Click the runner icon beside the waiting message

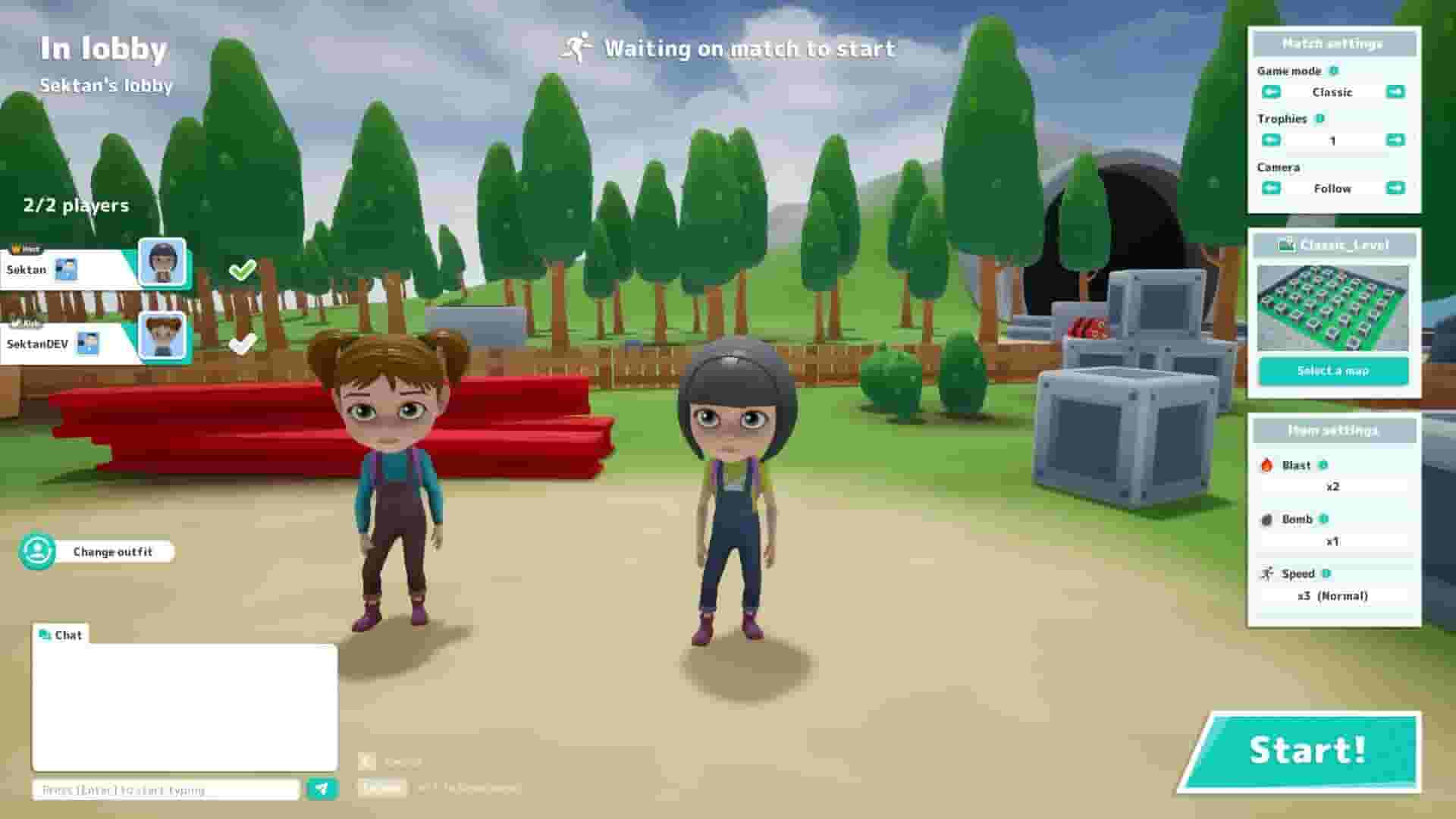point(576,48)
